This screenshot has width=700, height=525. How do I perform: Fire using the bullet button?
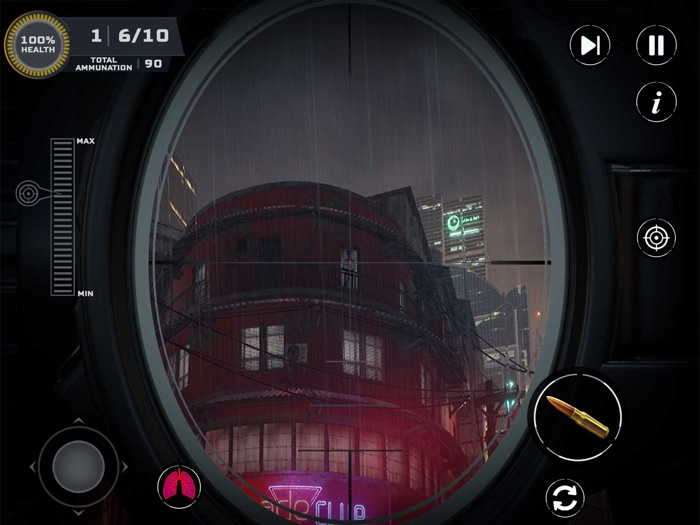[x=577, y=415]
